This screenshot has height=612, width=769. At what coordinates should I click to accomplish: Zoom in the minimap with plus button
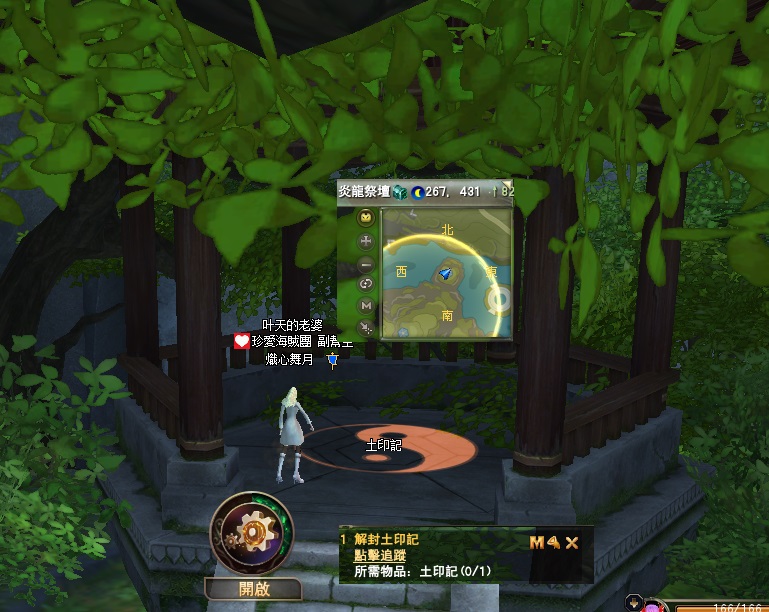pyautogui.click(x=366, y=241)
